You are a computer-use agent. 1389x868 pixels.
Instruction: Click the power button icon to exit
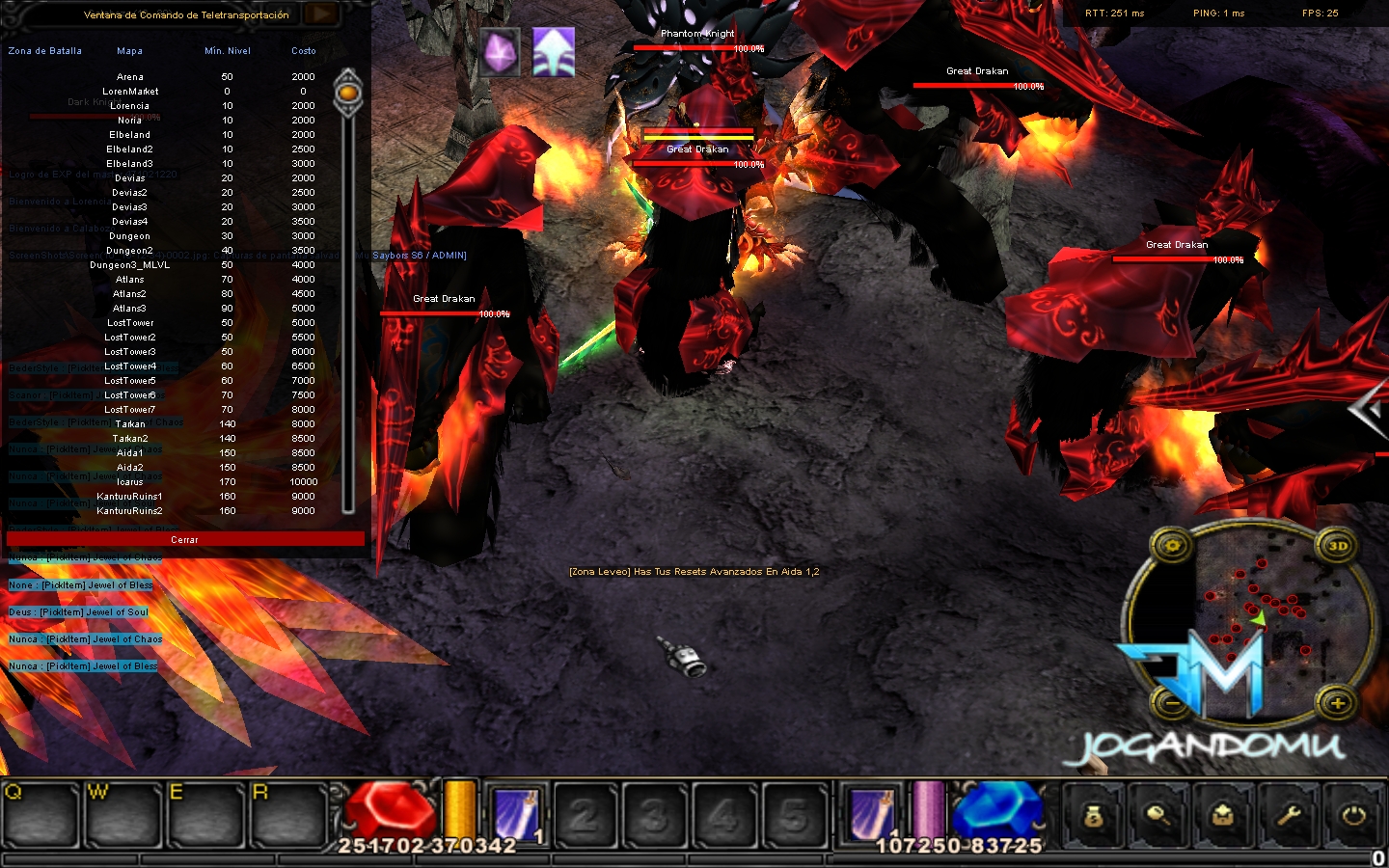1354,816
